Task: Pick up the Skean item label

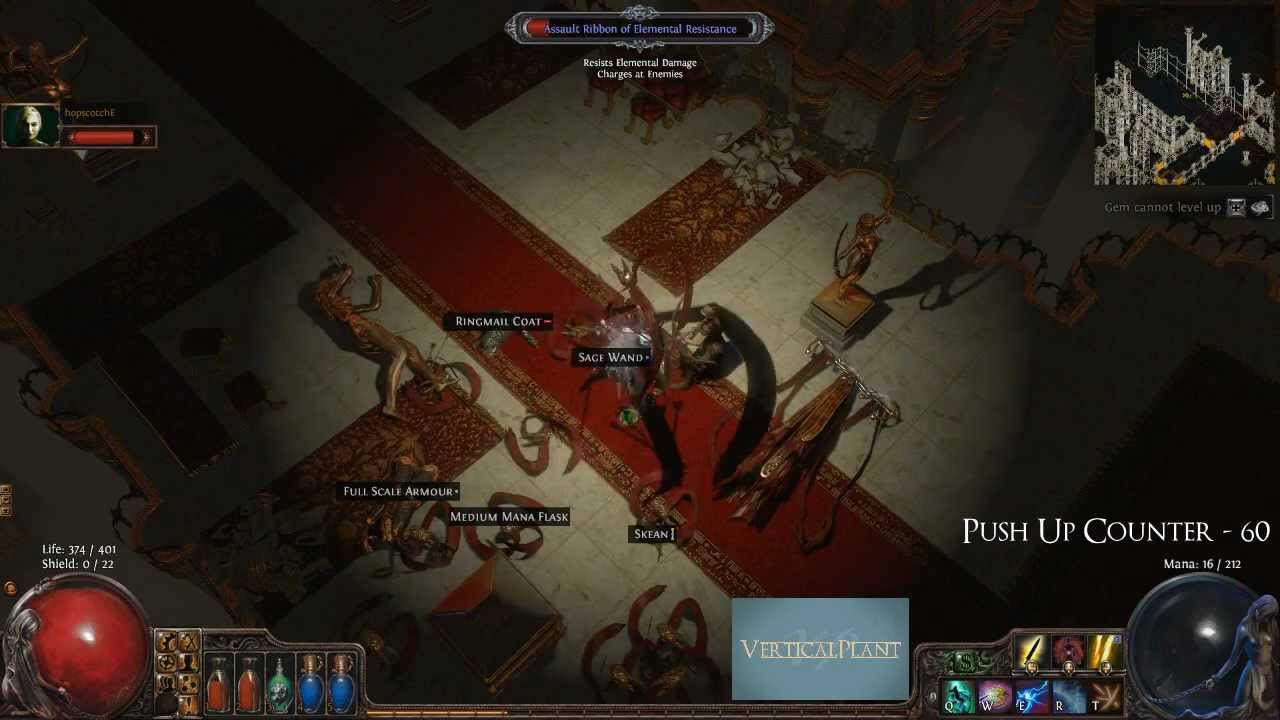Action: point(652,534)
